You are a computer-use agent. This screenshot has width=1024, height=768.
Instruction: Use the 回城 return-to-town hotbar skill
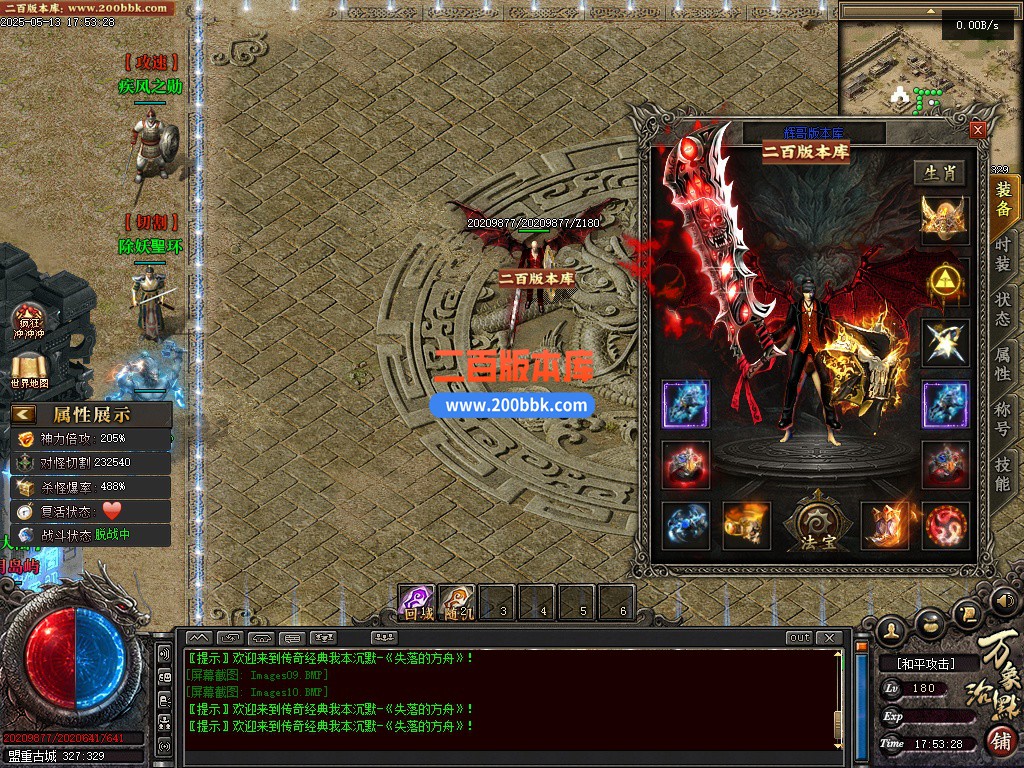417,602
